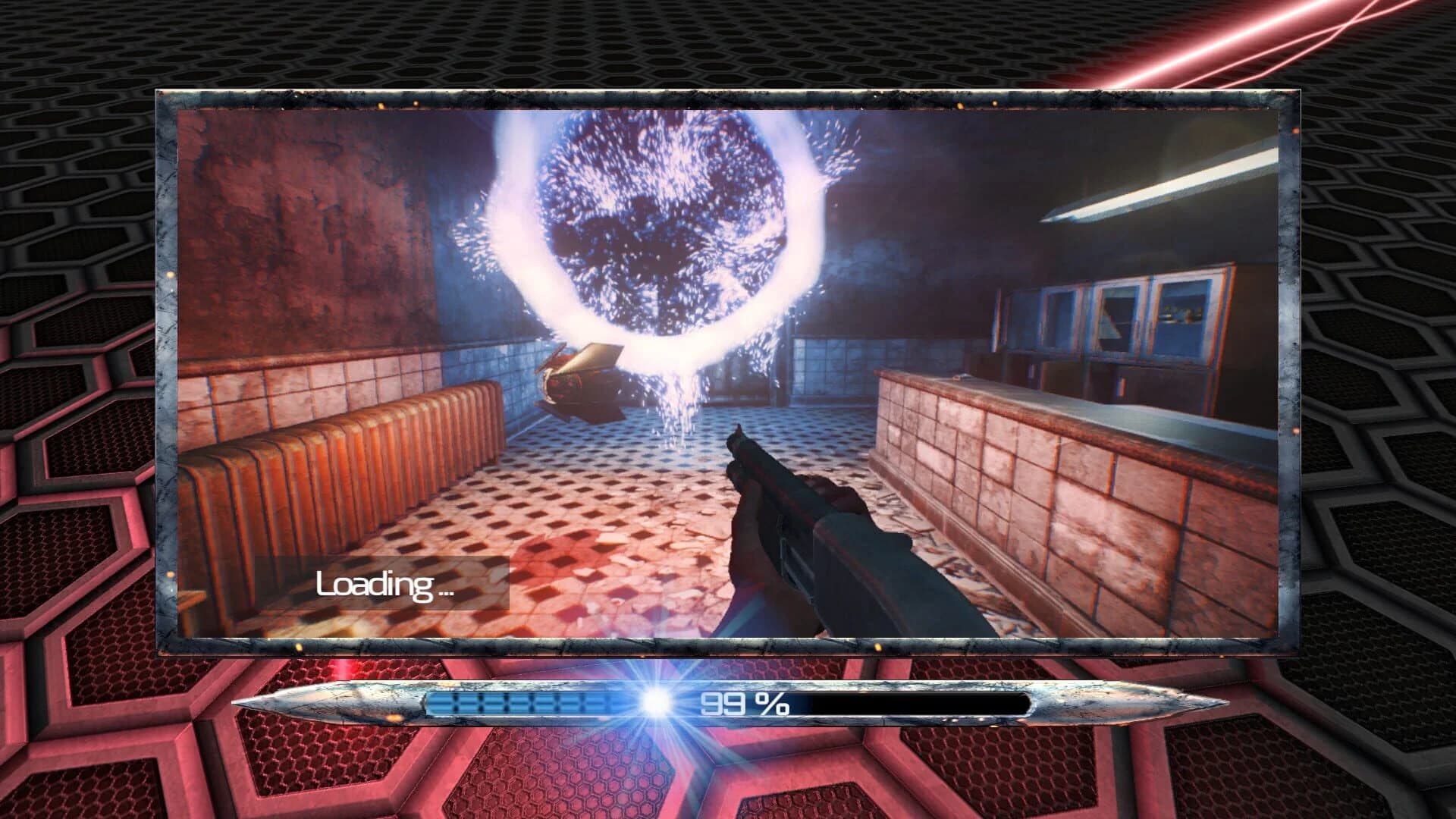Click the Loading ... text

pyautogui.click(x=387, y=586)
